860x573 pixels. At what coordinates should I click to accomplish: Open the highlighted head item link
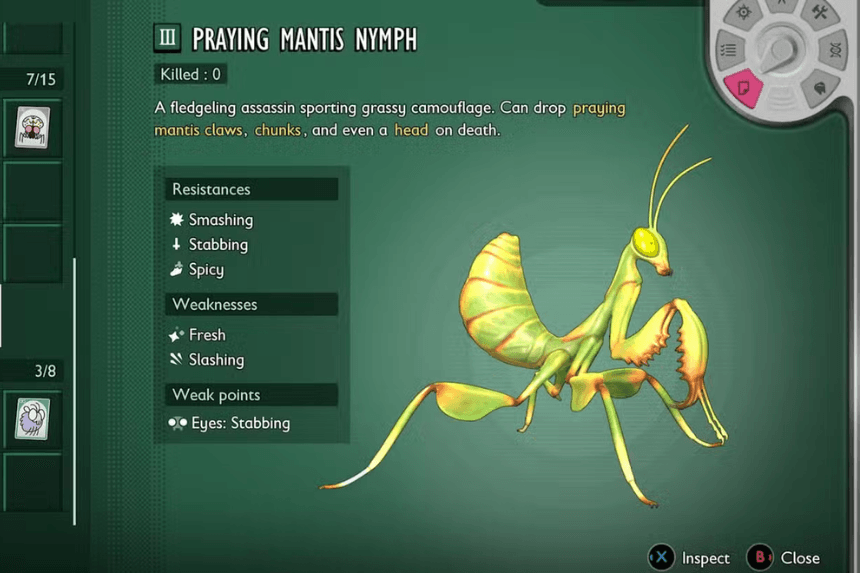coord(411,130)
